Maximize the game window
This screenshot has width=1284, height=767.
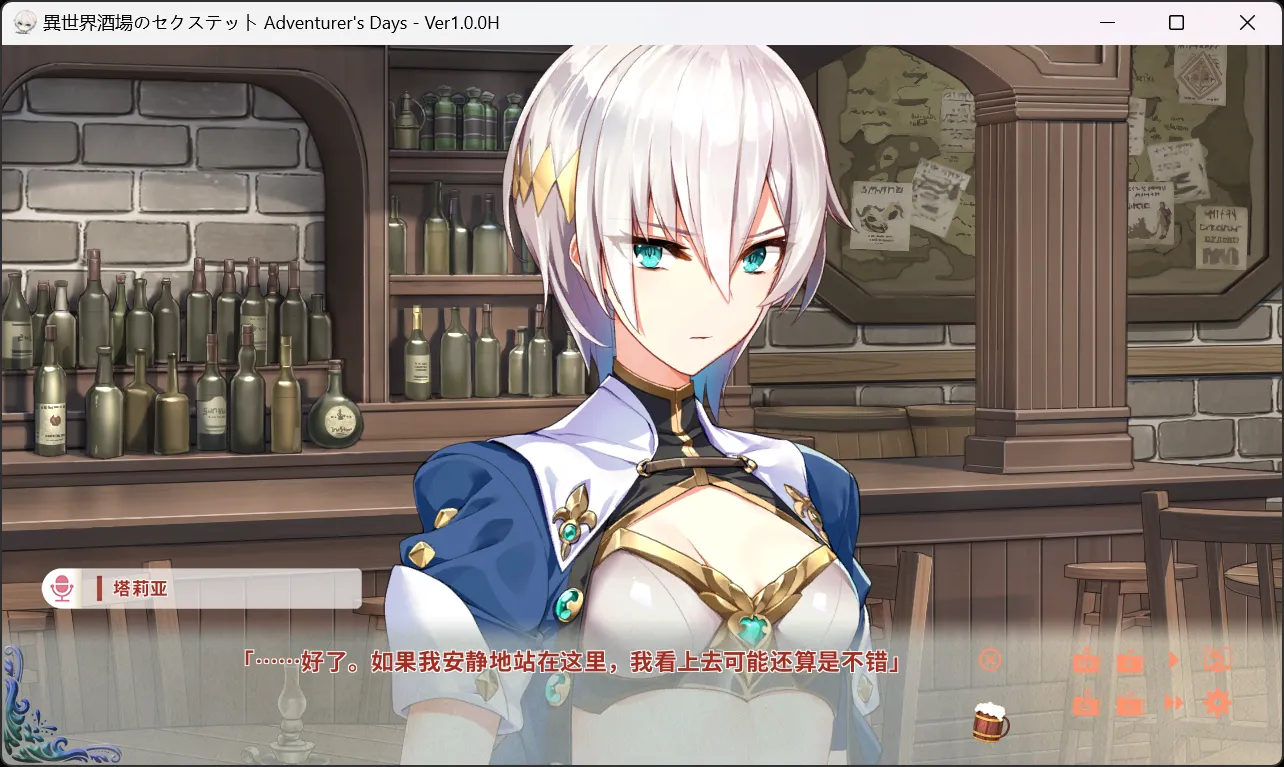click(x=1177, y=22)
